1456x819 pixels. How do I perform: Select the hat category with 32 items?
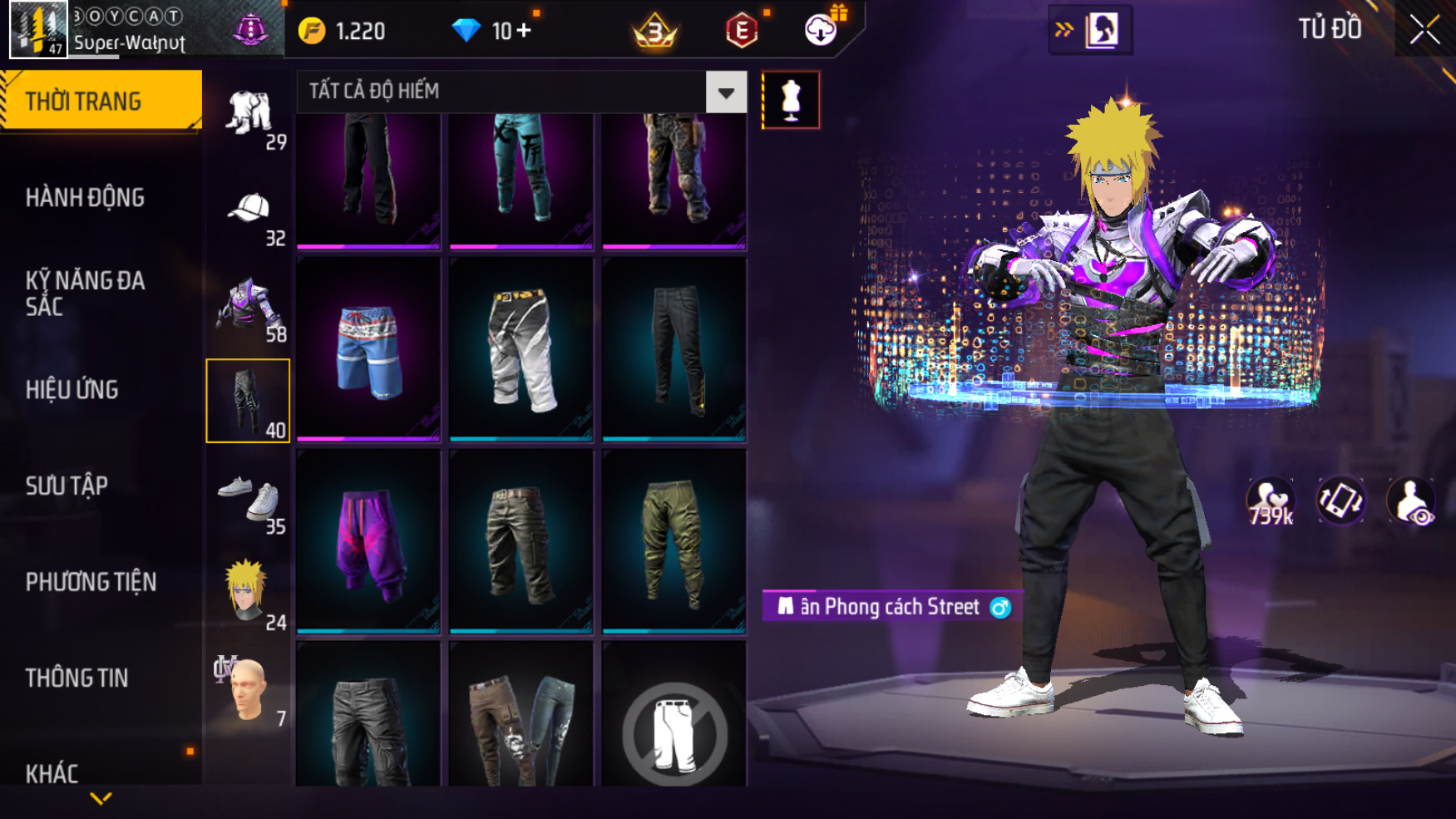[x=249, y=212]
